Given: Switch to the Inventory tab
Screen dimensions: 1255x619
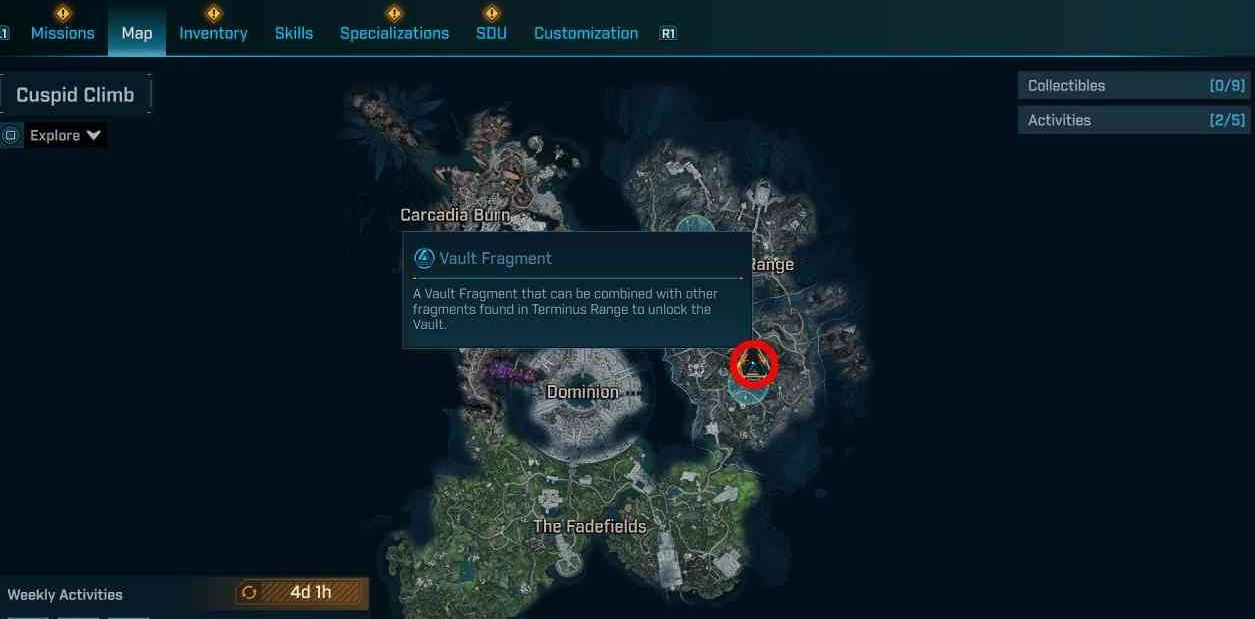Looking at the screenshot, I should click(x=213, y=33).
